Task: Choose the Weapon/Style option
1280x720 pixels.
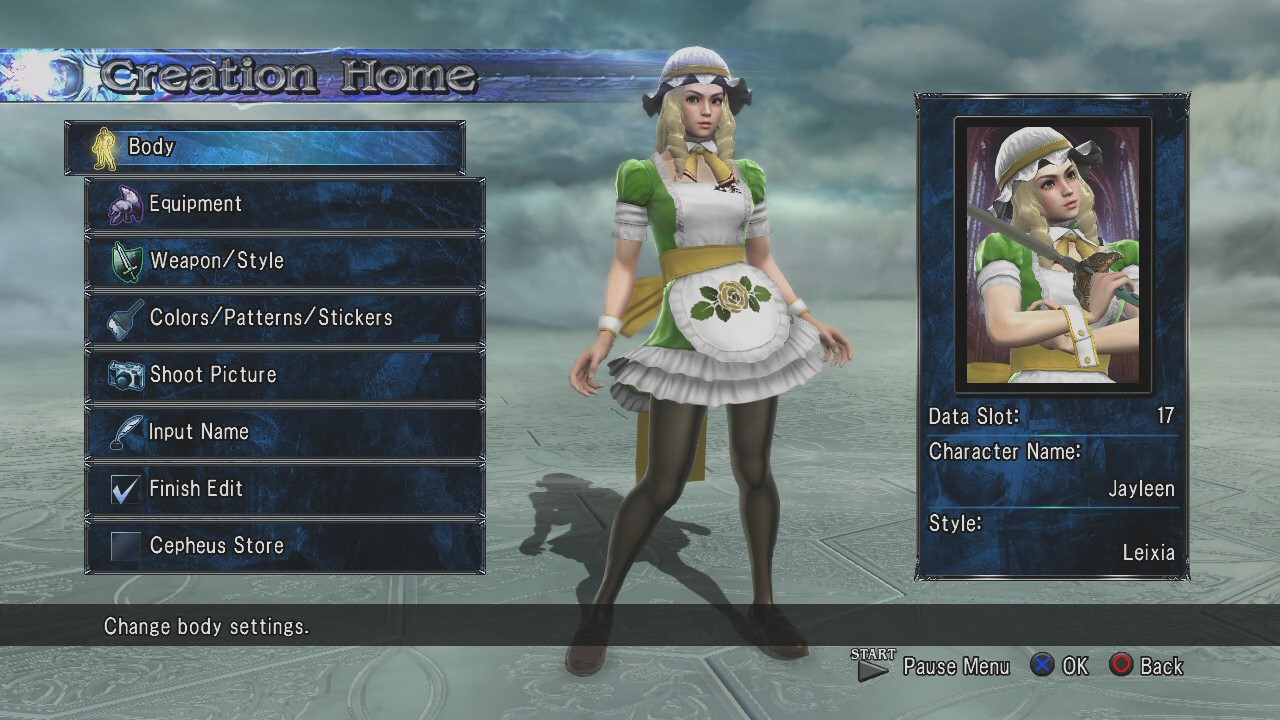Action: (285, 261)
